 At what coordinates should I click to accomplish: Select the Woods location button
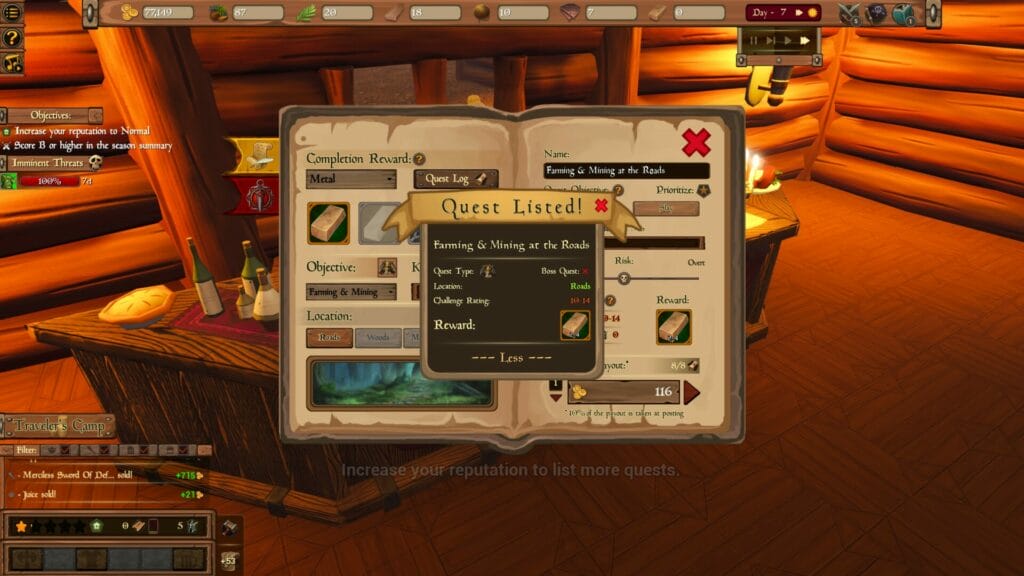(377, 338)
